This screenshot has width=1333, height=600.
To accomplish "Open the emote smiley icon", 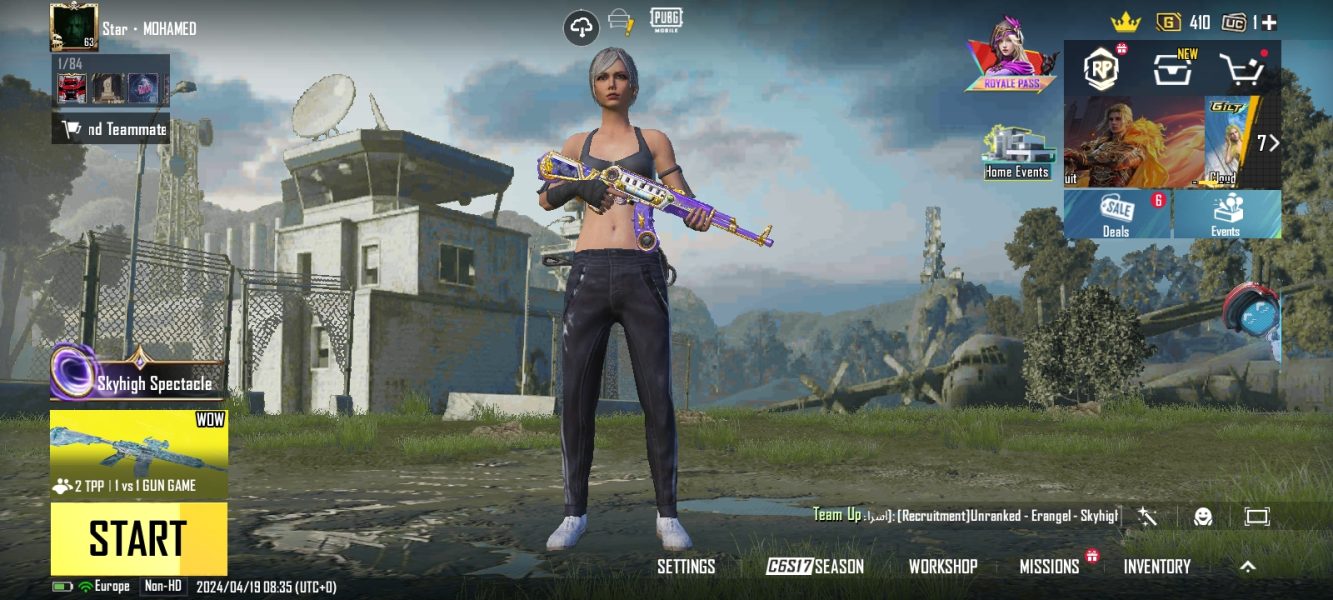I will coord(1203,516).
